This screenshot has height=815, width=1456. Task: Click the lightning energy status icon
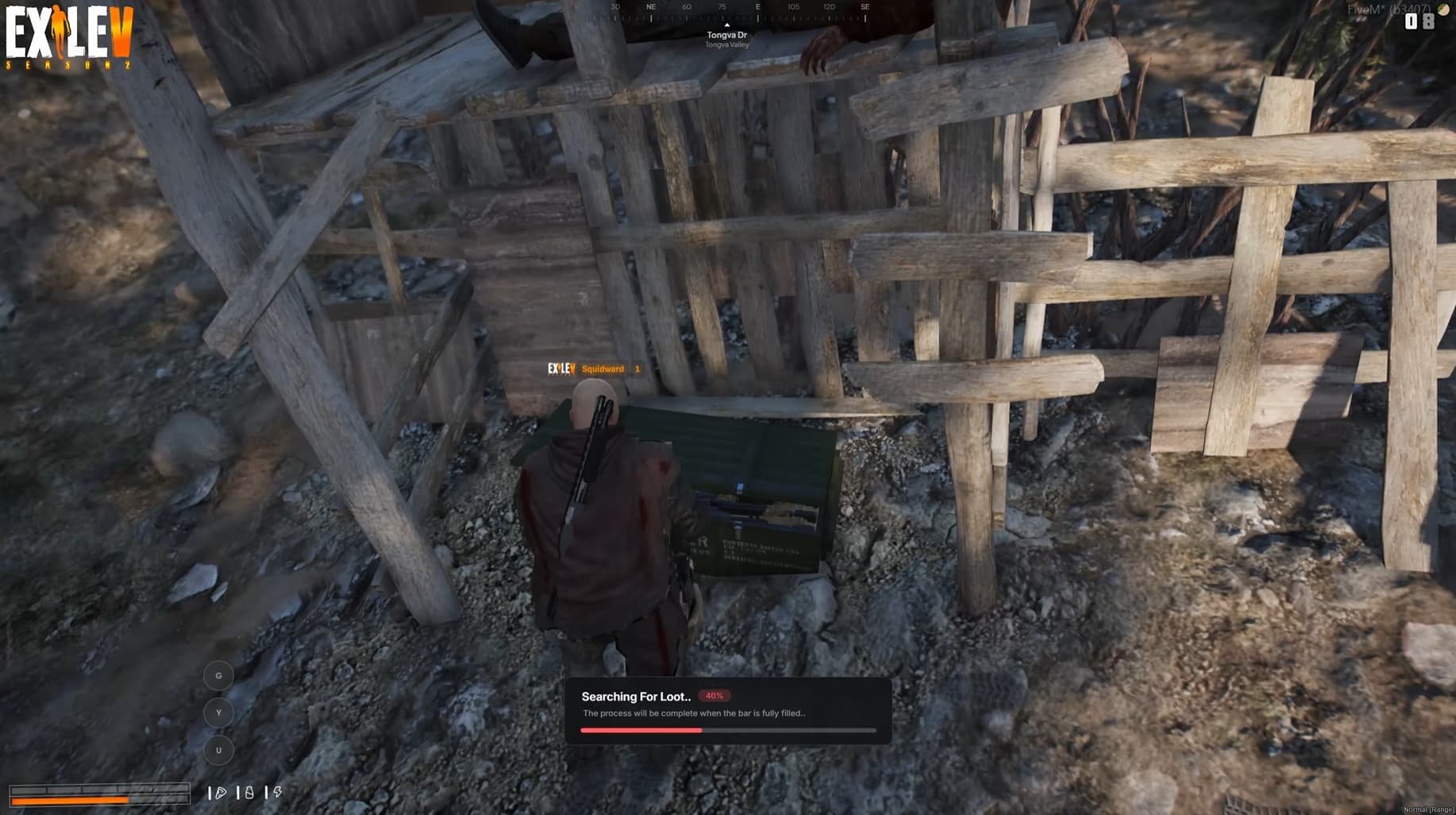point(279,792)
